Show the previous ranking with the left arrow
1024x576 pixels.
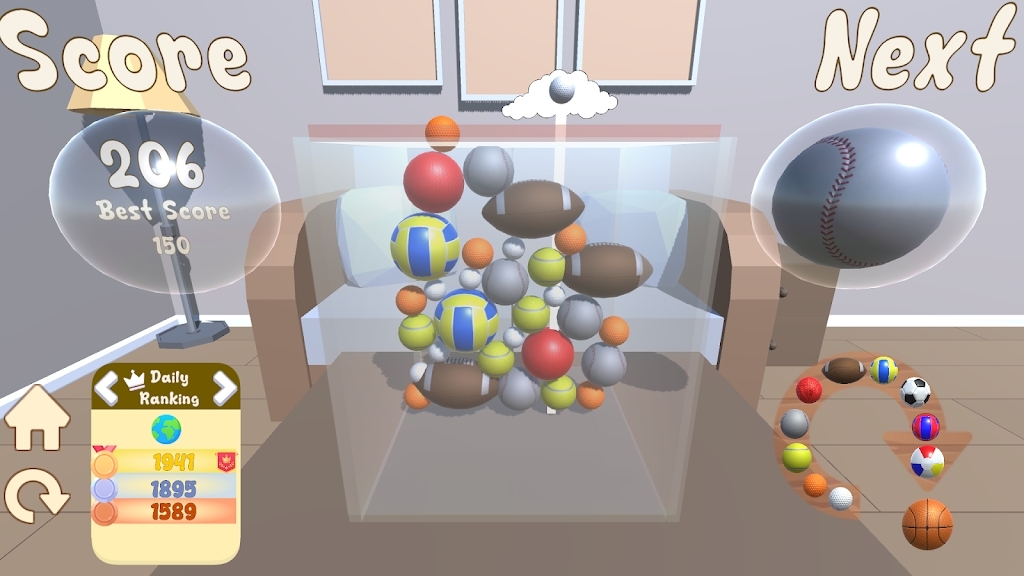point(107,388)
